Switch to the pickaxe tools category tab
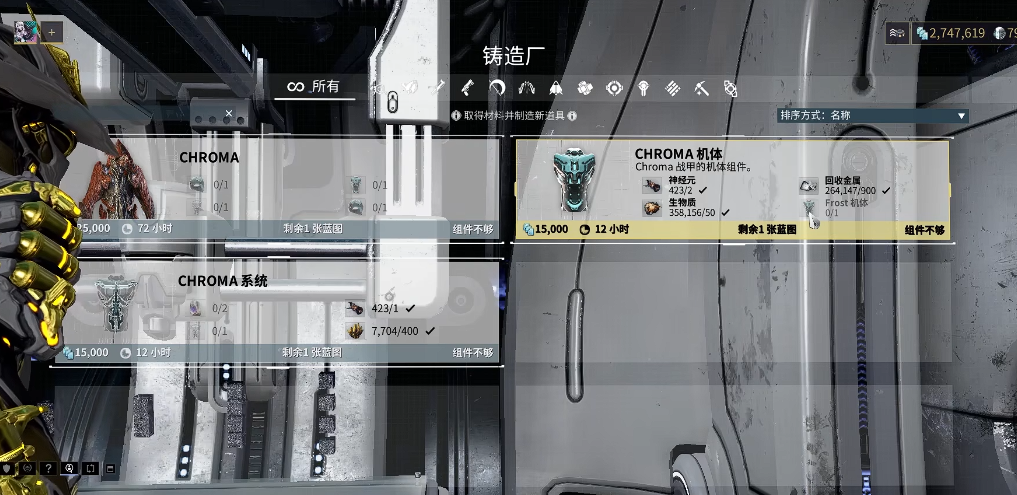 [702, 88]
